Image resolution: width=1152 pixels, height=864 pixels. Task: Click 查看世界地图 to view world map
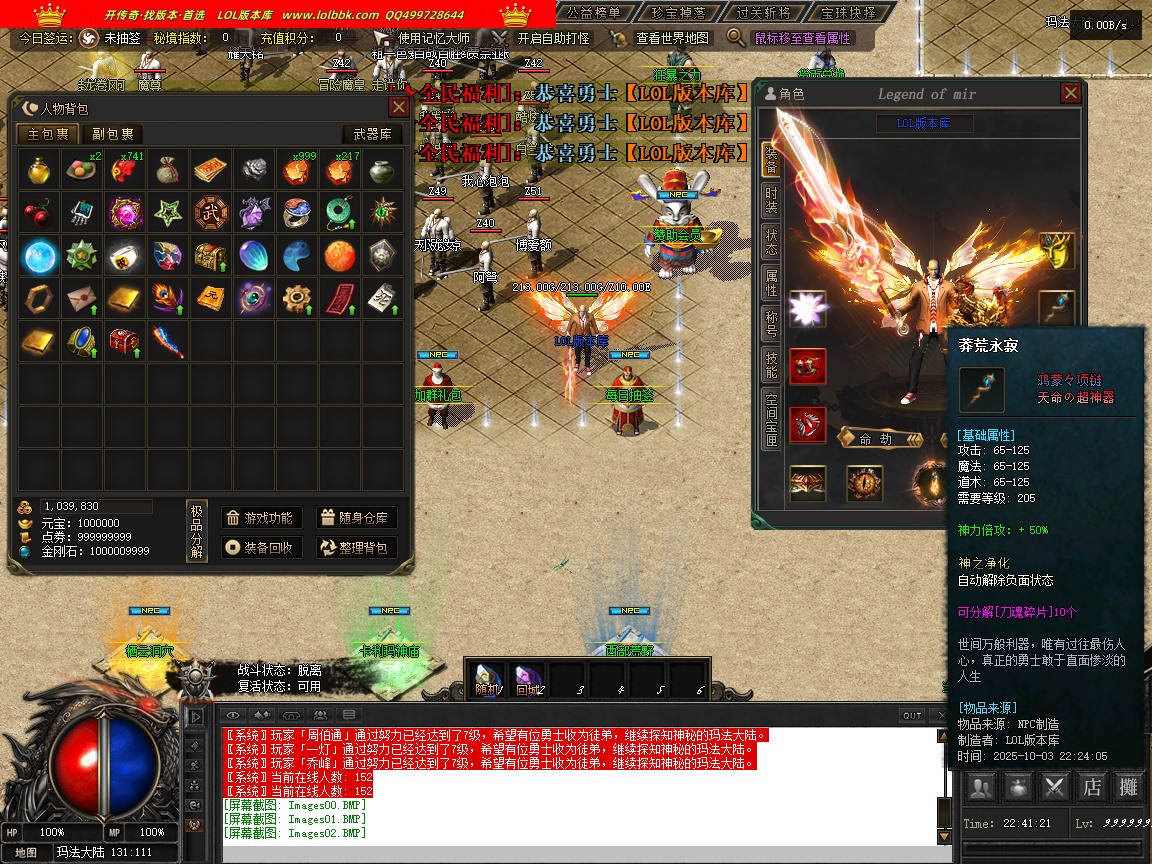(x=672, y=38)
